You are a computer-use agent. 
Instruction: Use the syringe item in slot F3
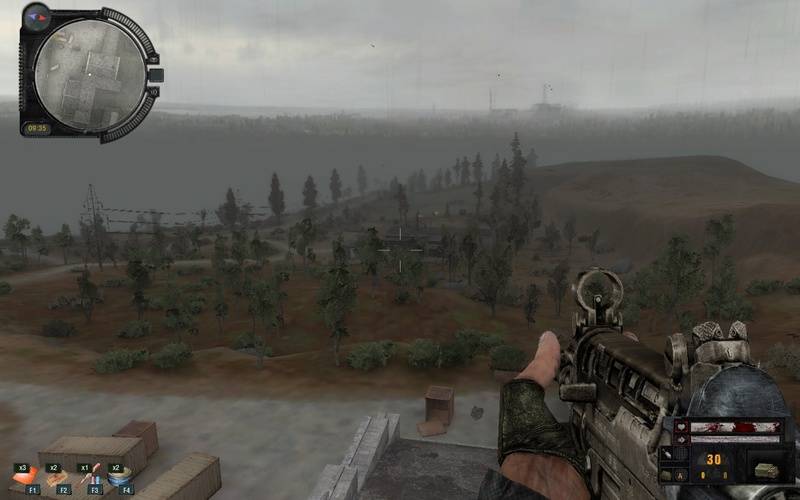coord(91,477)
